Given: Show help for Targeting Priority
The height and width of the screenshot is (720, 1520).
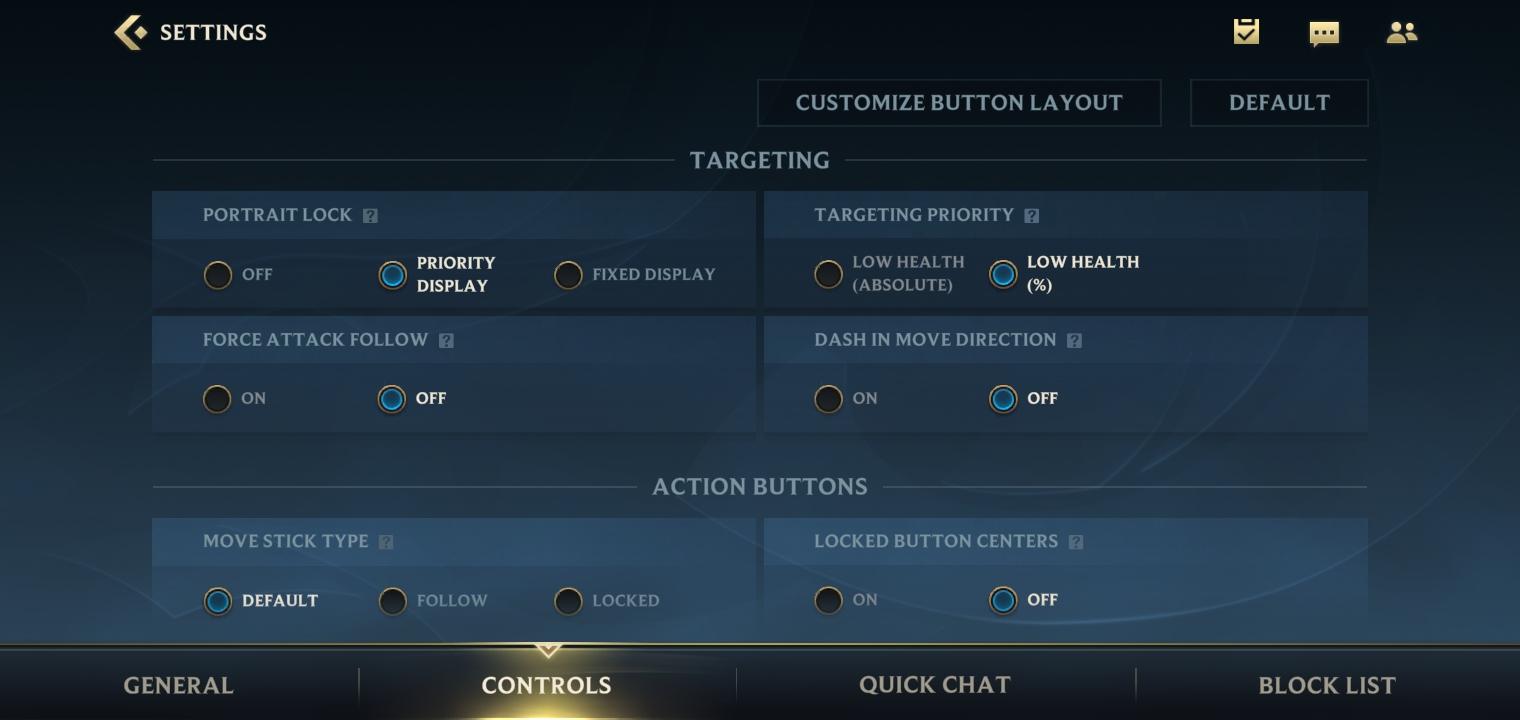Looking at the screenshot, I should (x=1032, y=216).
